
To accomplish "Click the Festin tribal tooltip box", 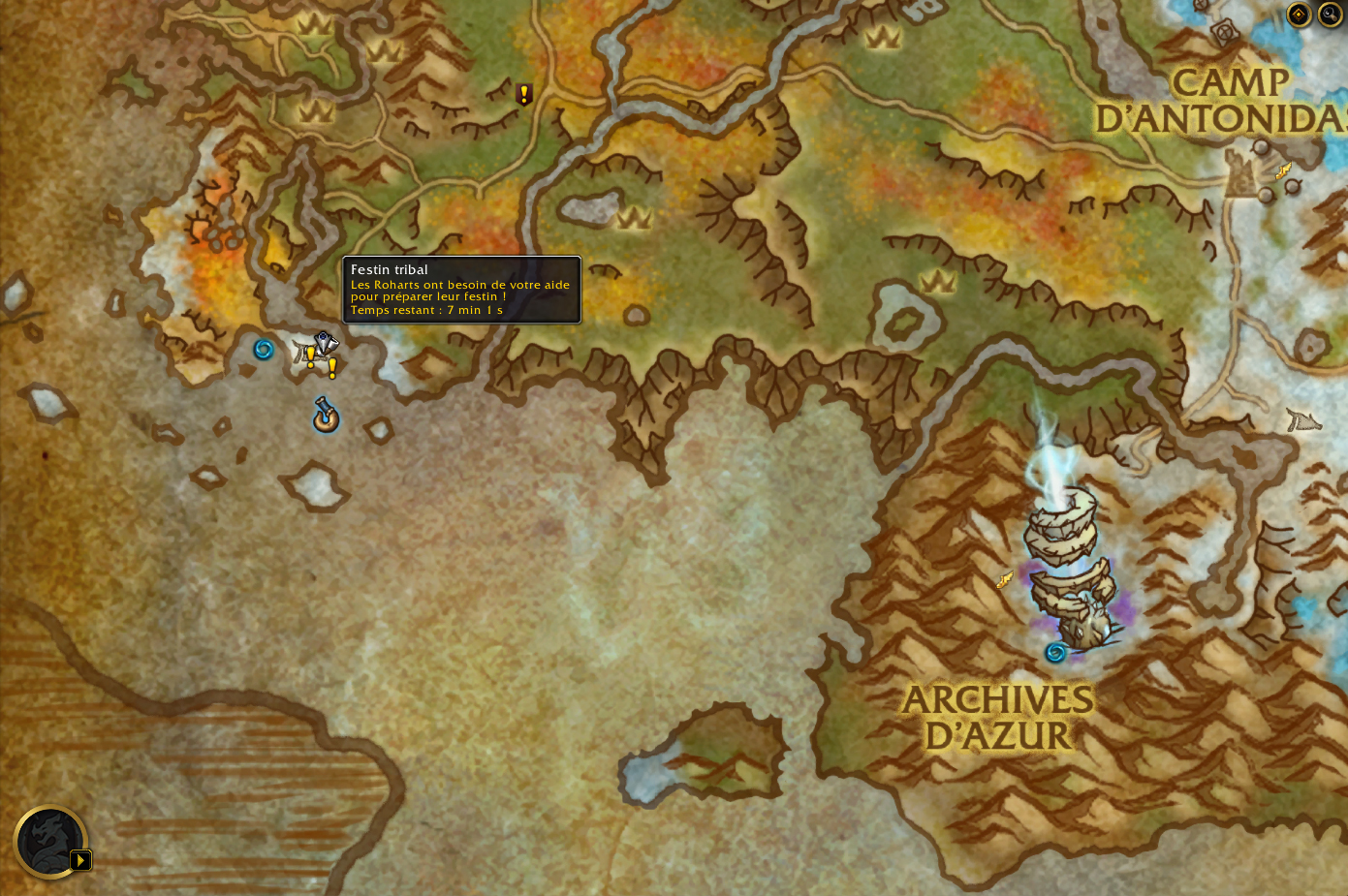I will (463, 290).
